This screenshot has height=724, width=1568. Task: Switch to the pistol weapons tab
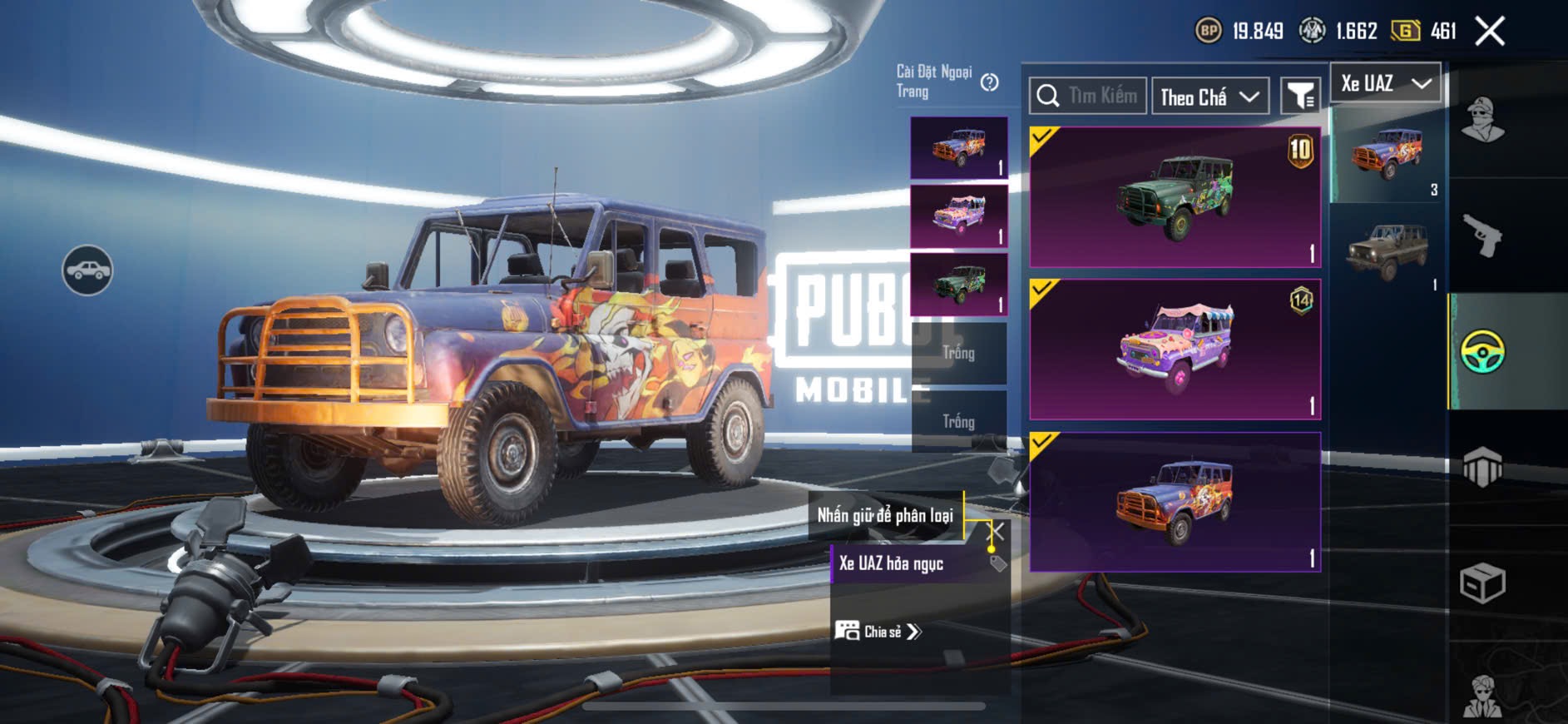click(1482, 236)
